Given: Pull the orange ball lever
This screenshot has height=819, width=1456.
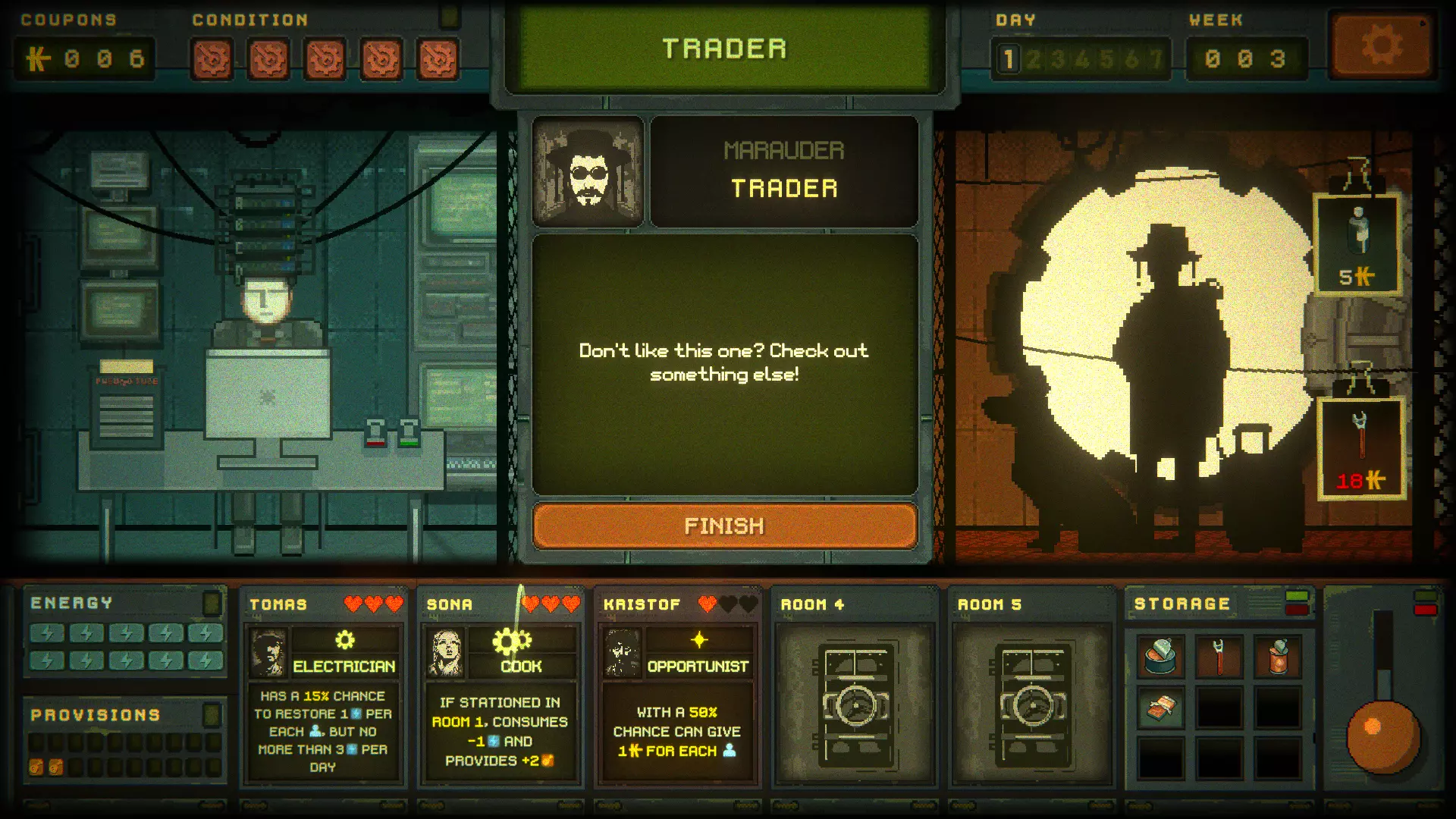Looking at the screenshot, I should coord(1382,736).
